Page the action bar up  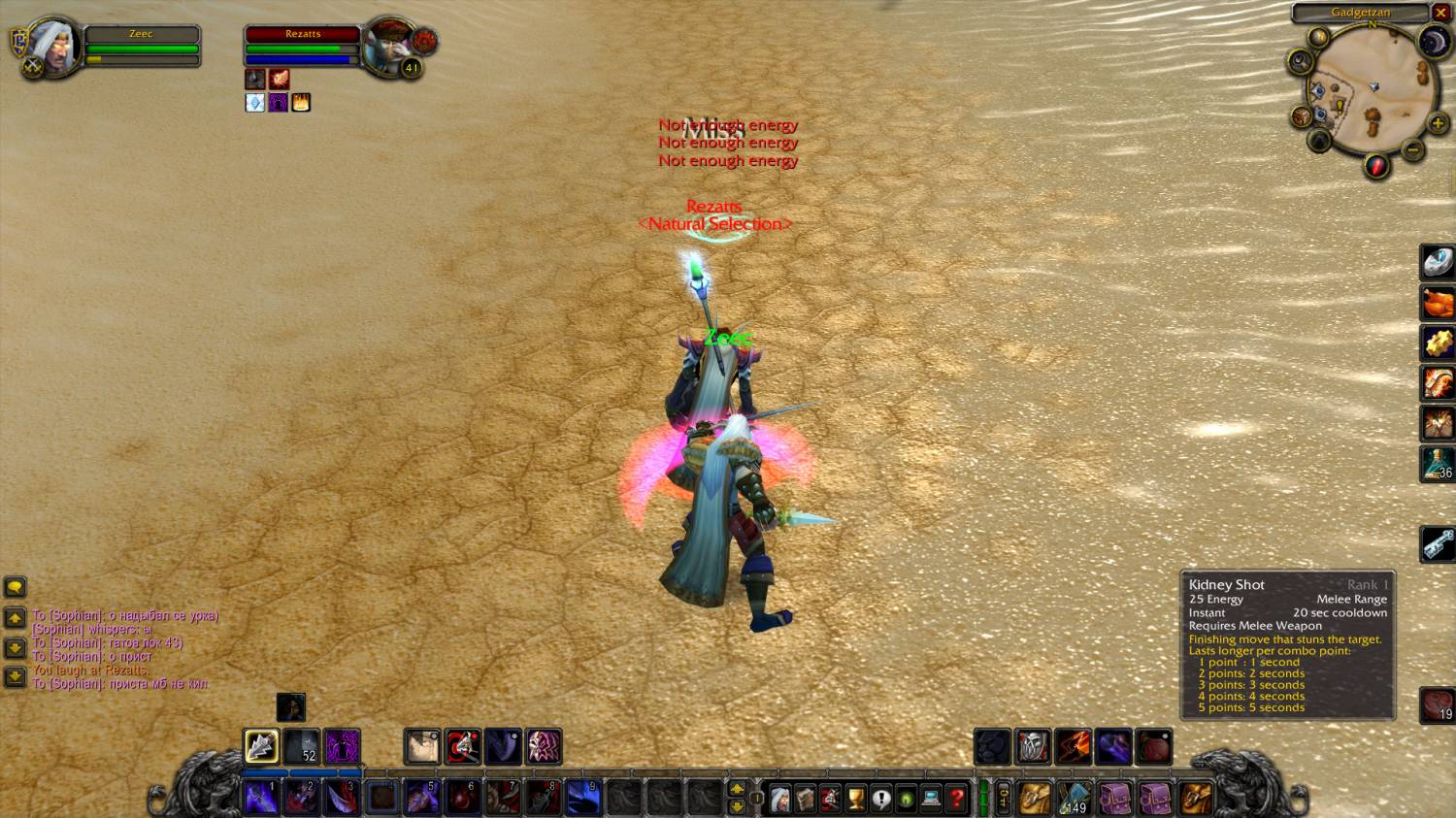tap(737, 788)
